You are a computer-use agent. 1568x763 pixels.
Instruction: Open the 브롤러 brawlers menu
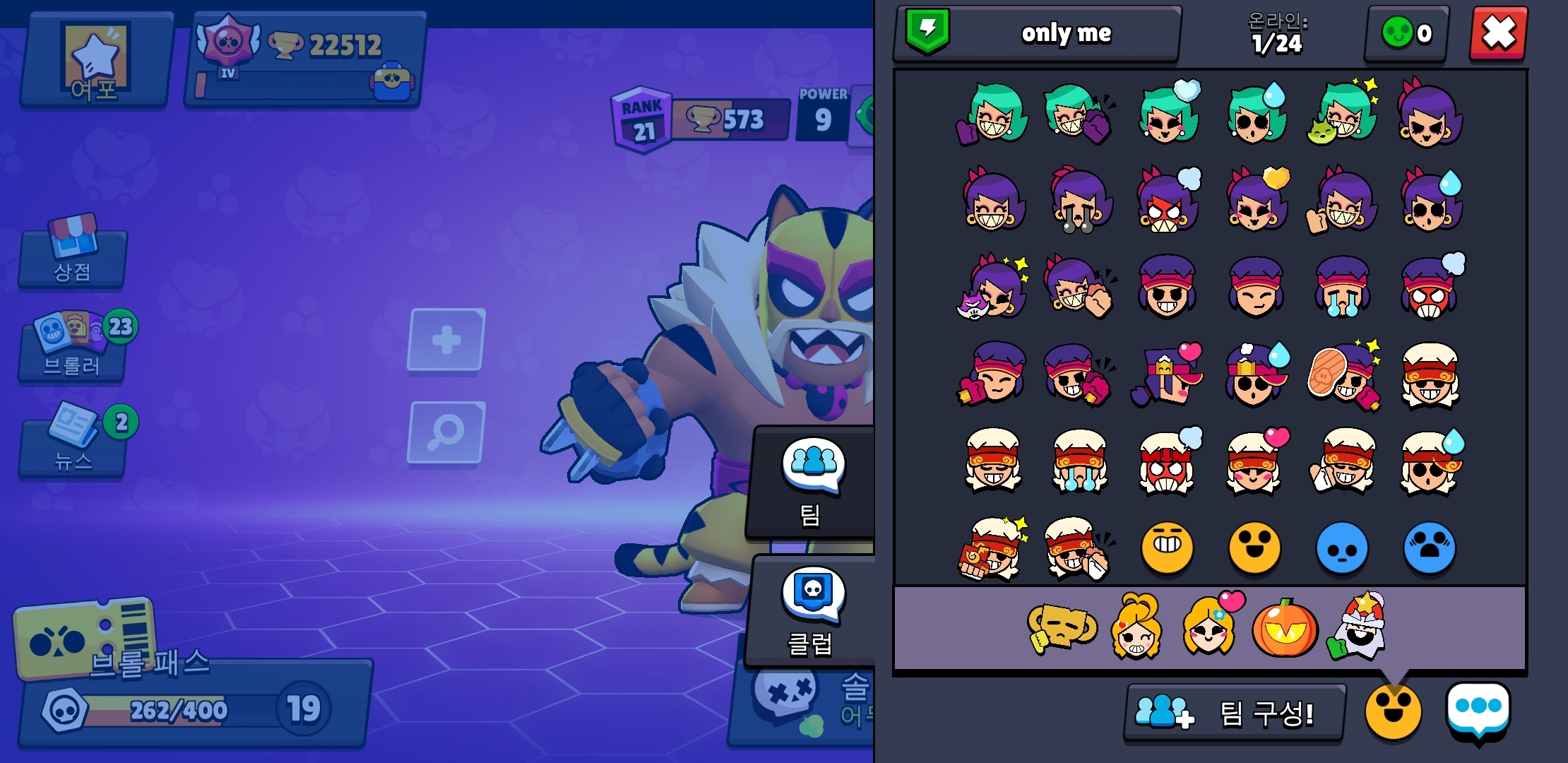point(73,348)
